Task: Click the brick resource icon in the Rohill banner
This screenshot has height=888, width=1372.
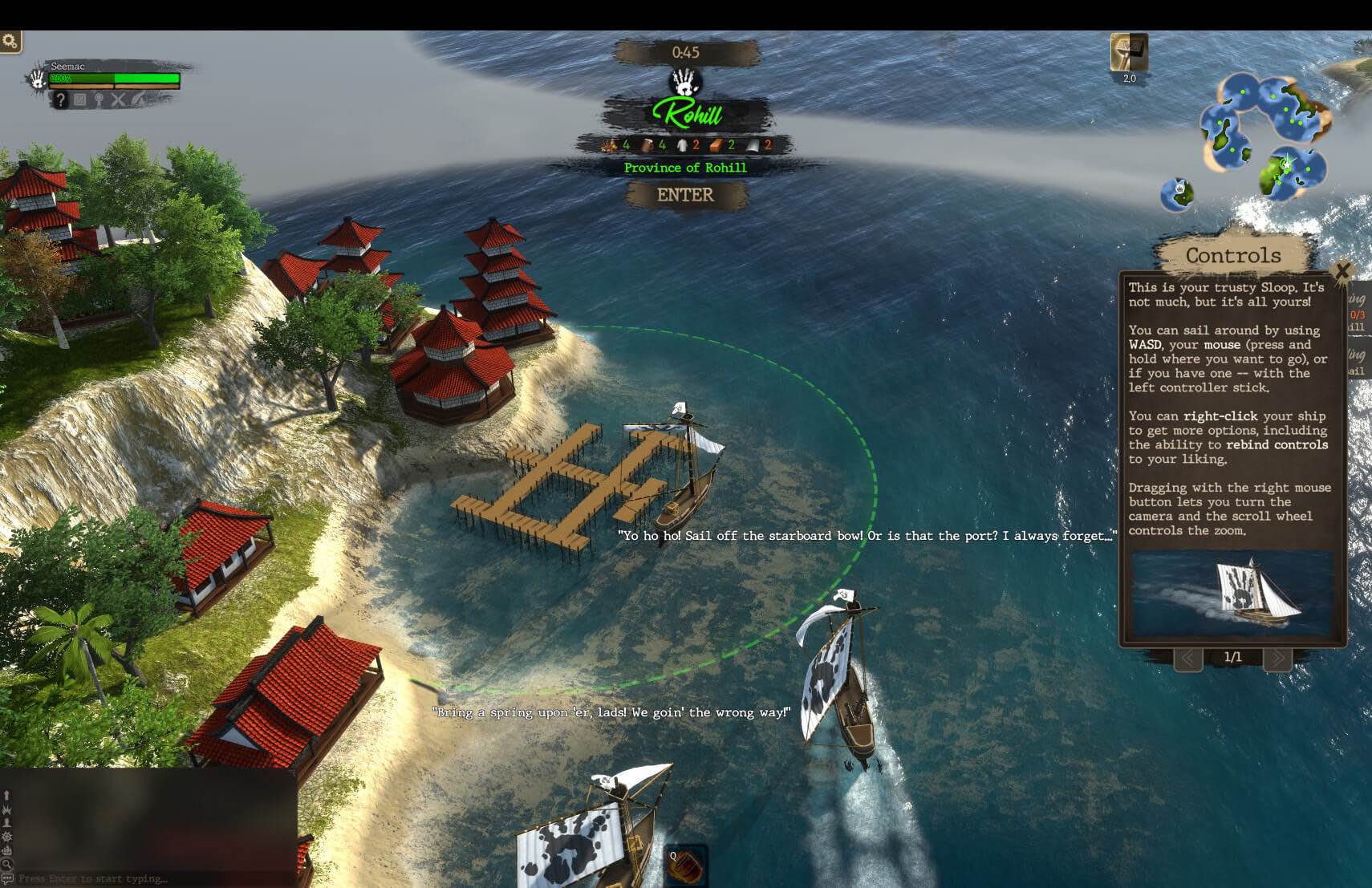Action: coord(715,145)
